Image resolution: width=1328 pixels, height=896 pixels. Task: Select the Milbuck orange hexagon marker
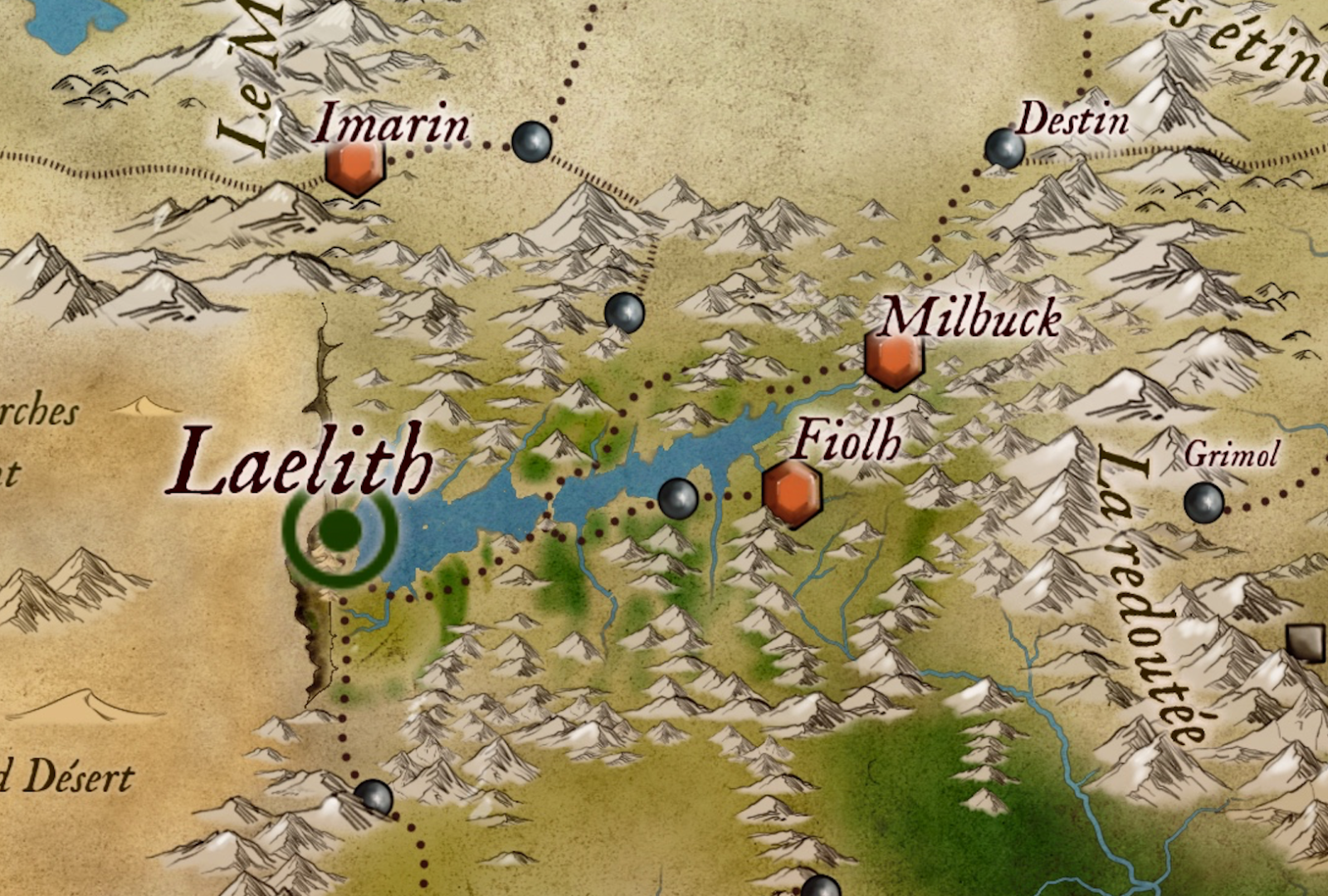pyautogui.click(x=894, y=359)
